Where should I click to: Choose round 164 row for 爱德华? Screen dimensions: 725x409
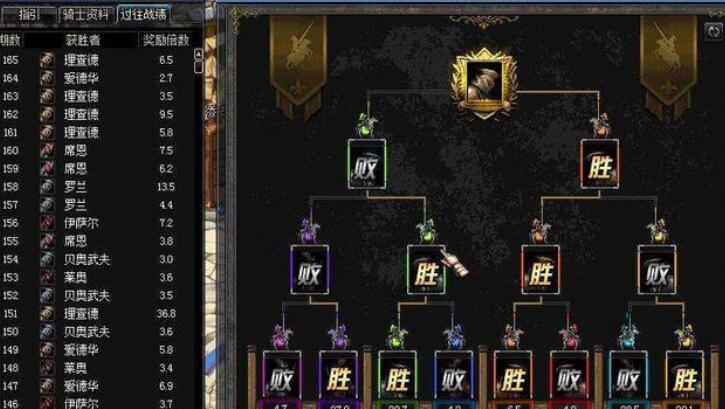coord(100,78)
